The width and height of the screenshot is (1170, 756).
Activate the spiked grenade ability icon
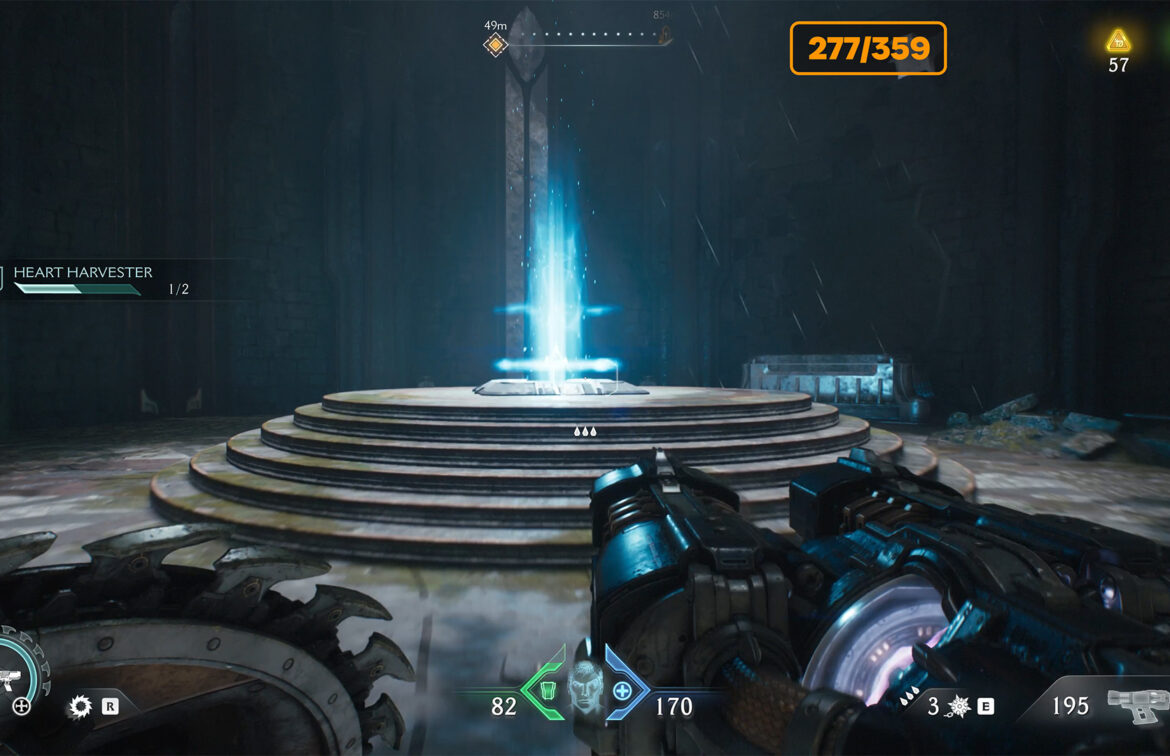(x=958, y=707)
